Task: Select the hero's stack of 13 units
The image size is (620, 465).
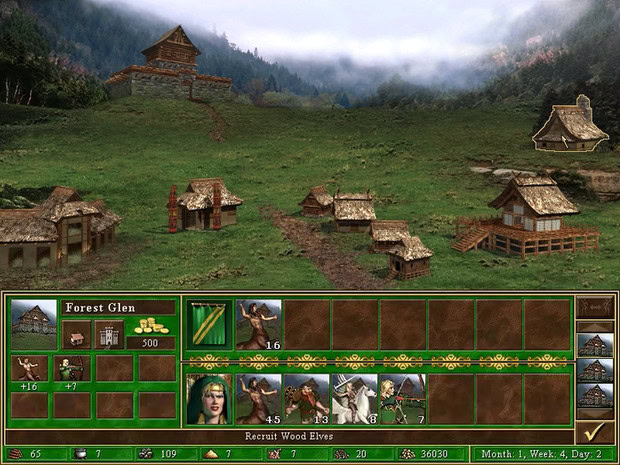Action: point(306,399)
